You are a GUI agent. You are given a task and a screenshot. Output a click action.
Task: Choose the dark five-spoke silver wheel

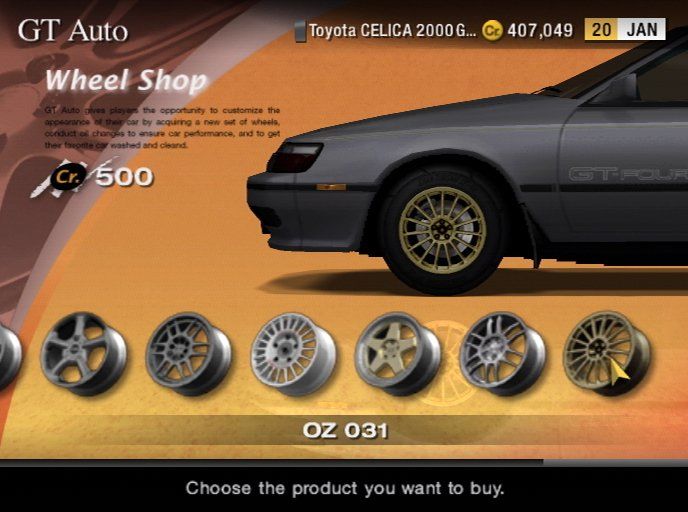[83, 353]
